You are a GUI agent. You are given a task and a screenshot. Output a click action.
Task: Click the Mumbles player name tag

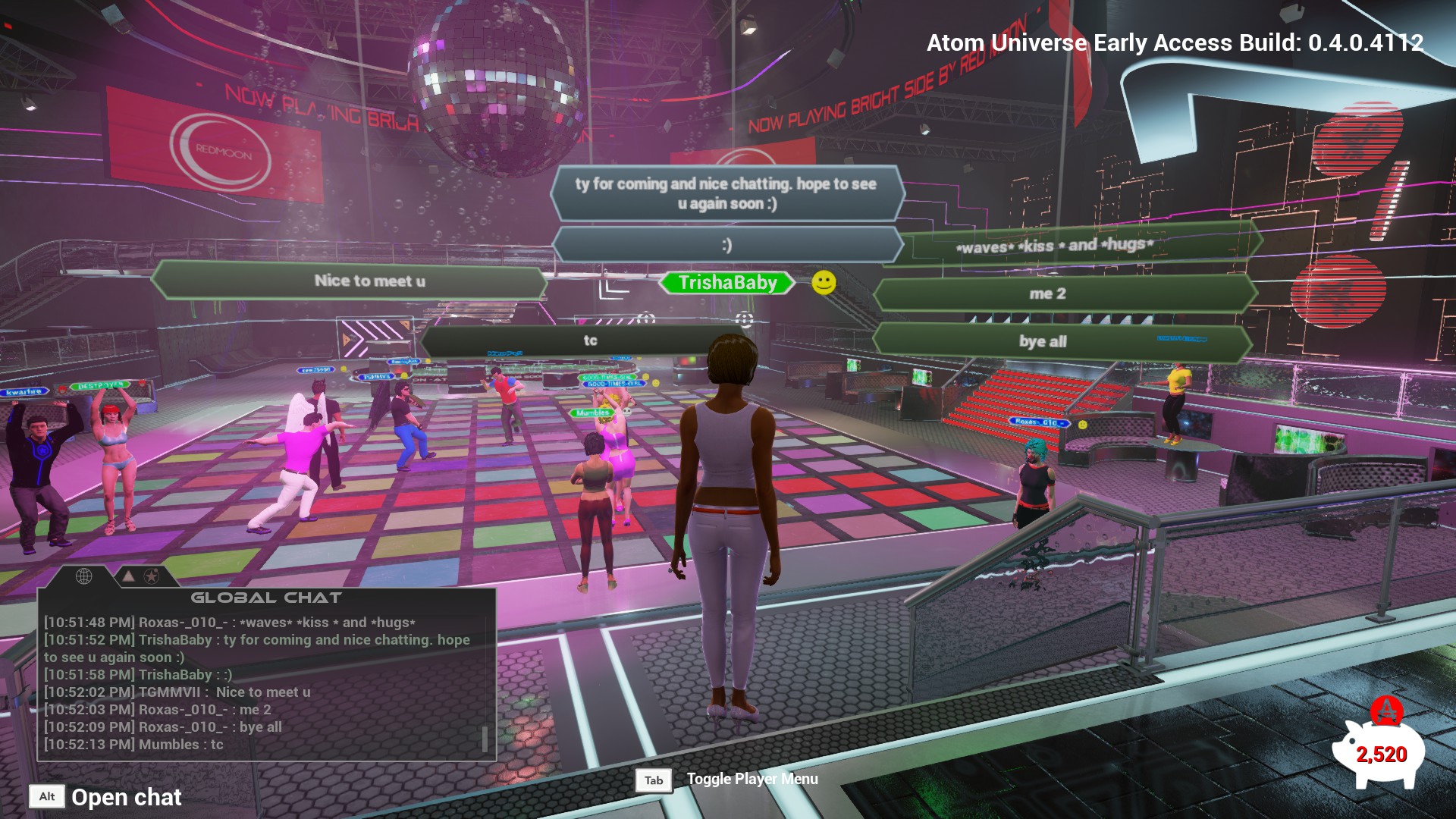tap(592, 413)
